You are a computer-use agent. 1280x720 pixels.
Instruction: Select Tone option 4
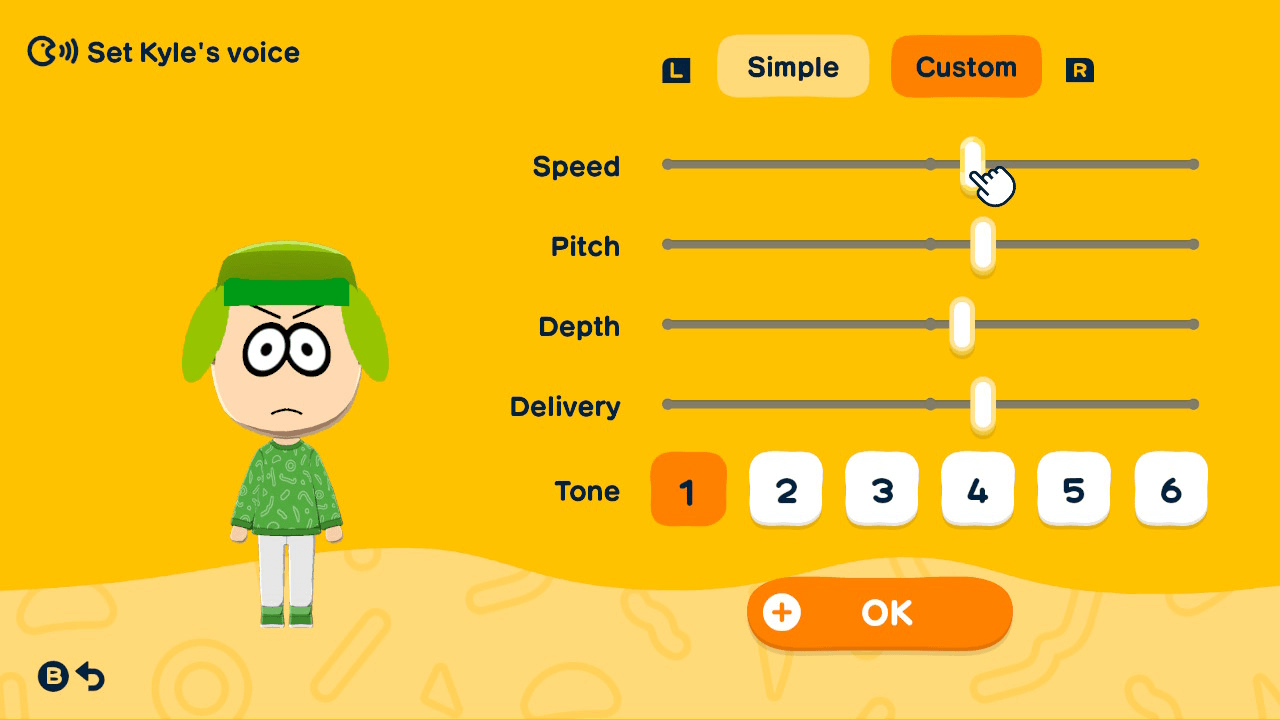click(978, 489)
